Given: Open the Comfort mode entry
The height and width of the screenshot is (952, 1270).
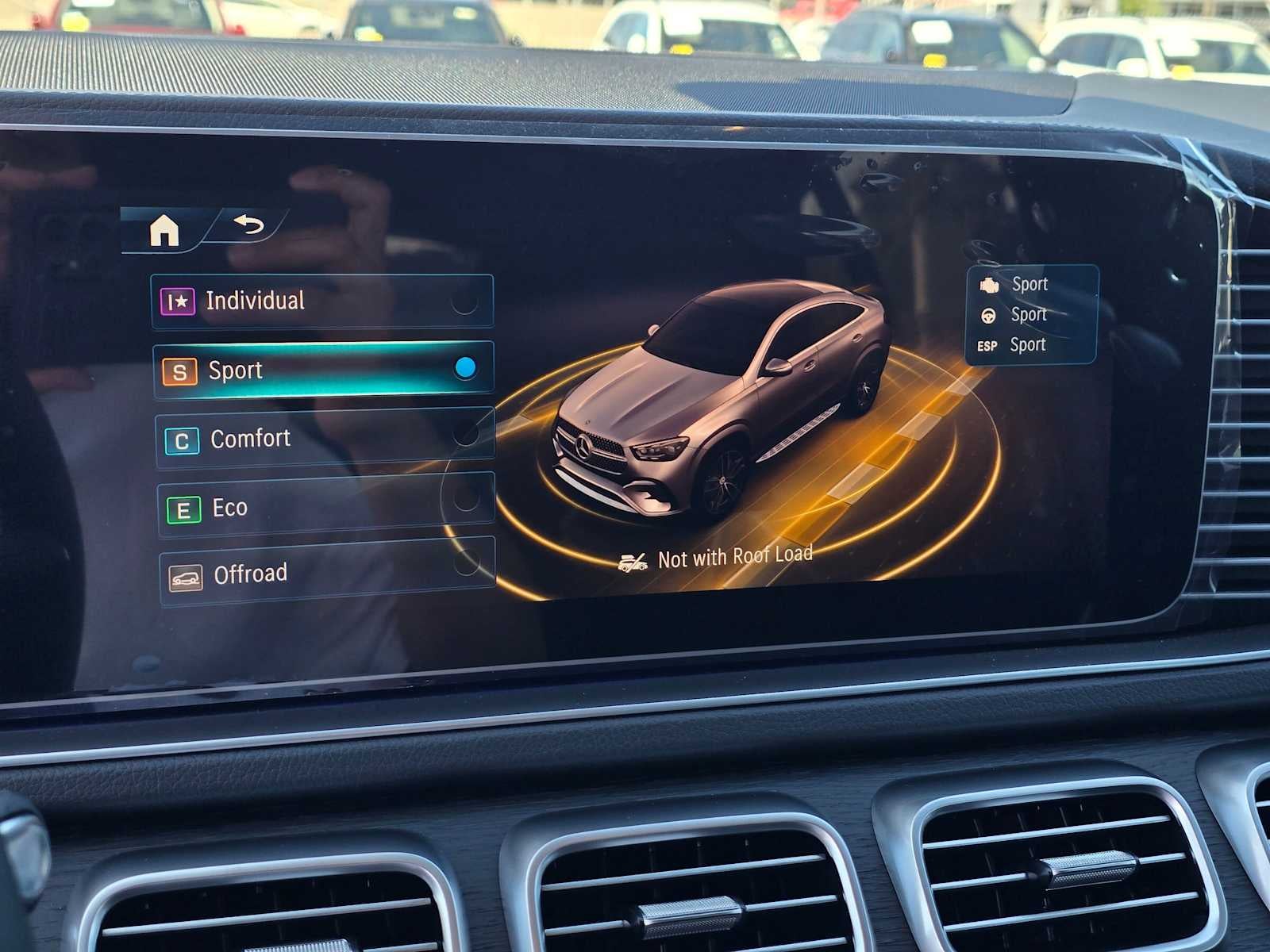Looking at the screenshot, I should pyautogui.click(x=317, y=438).
